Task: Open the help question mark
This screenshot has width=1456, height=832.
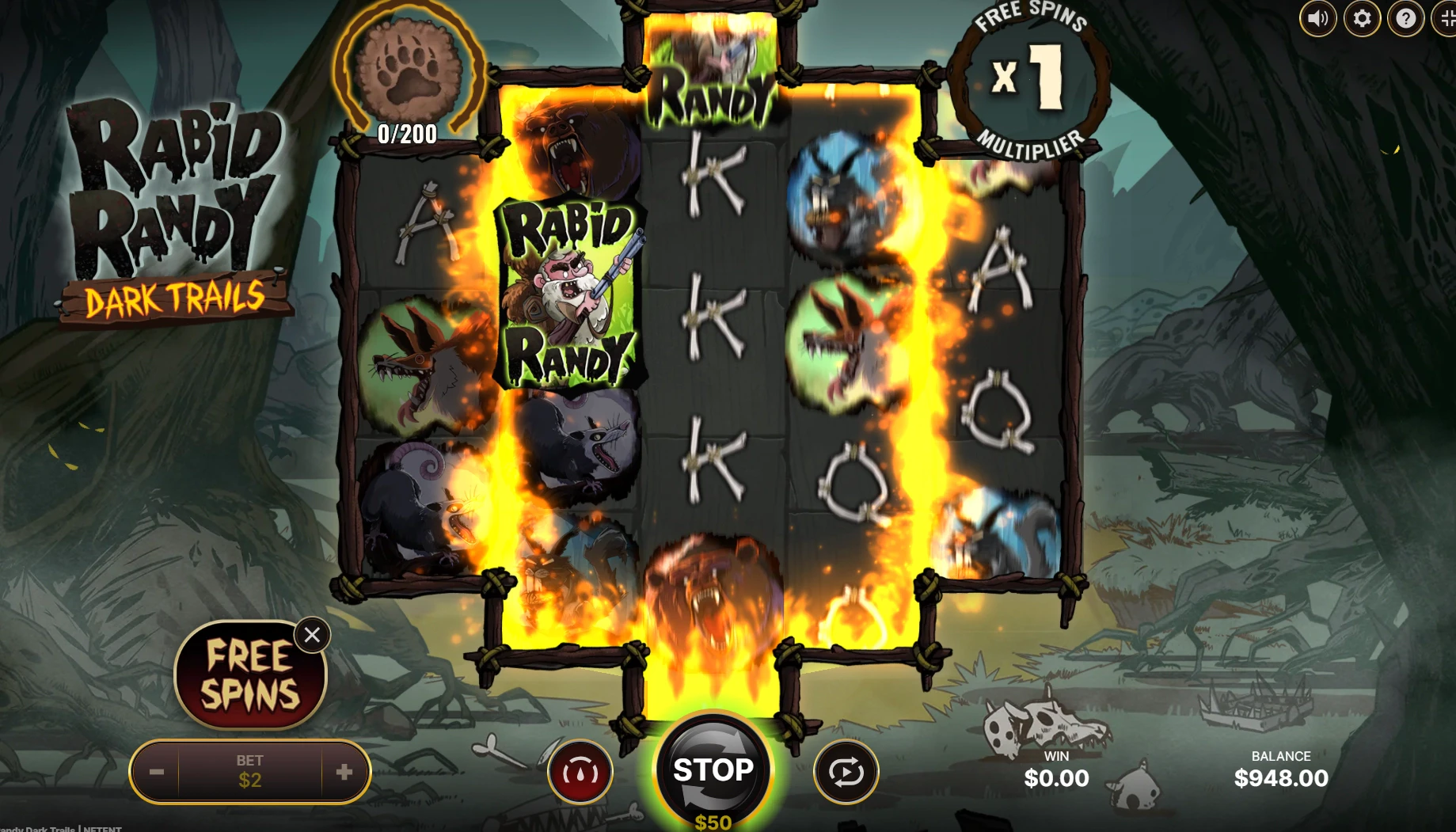Action: click(1405, 17)
